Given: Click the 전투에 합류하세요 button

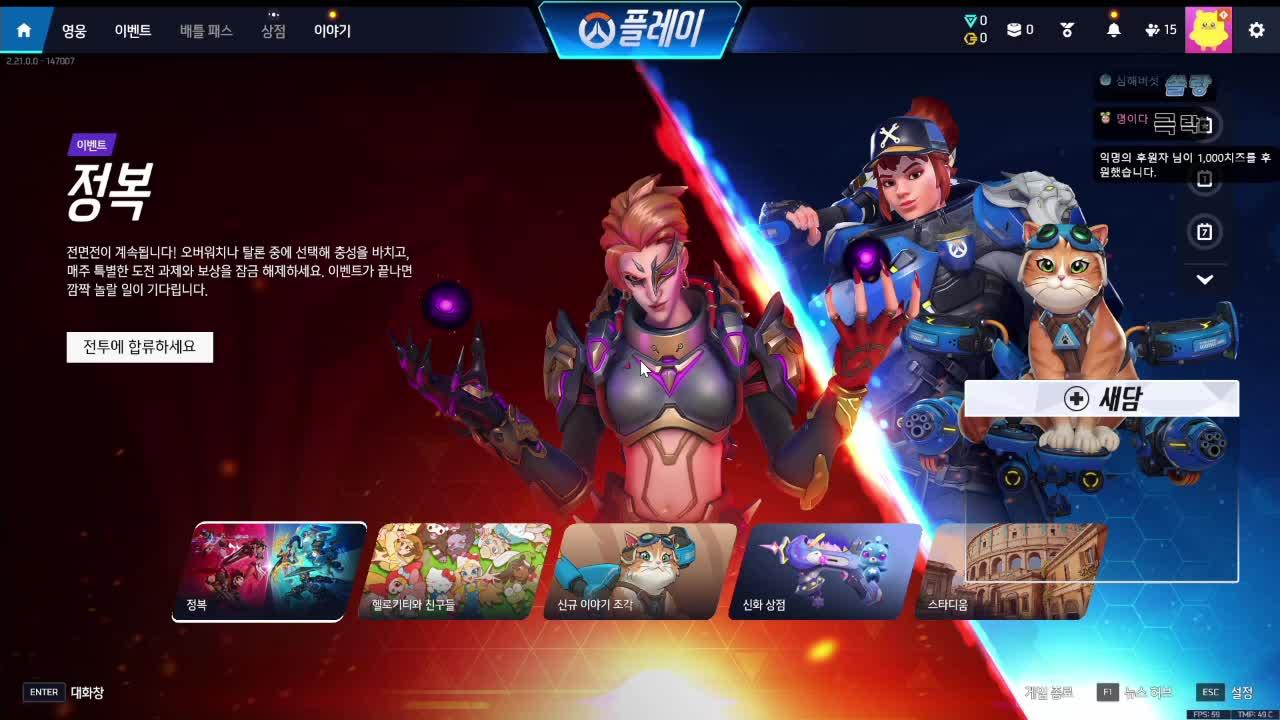Looking at the screenshot, I should point(139,347).
